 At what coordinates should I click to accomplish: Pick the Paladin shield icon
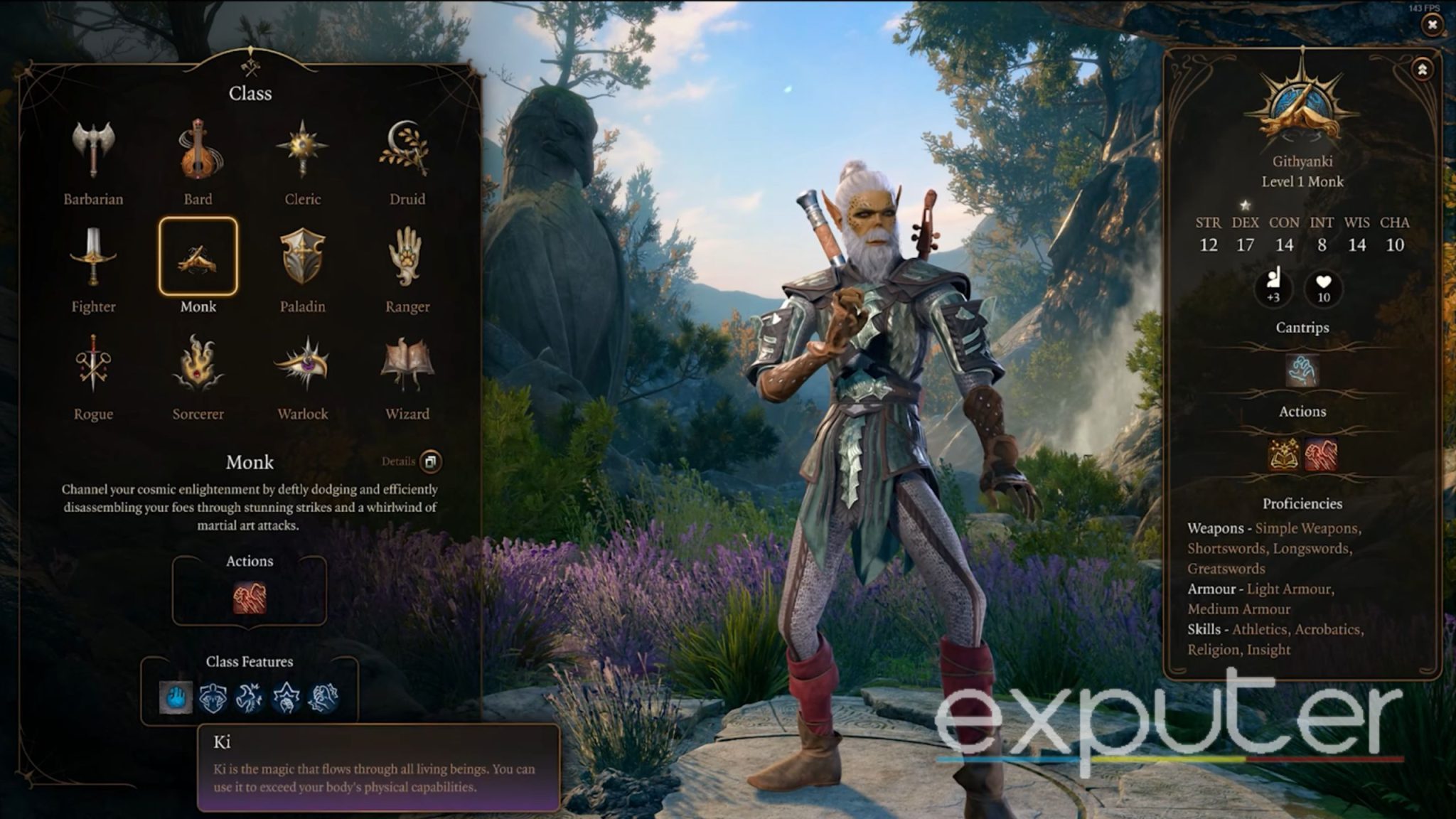point(302,257)
